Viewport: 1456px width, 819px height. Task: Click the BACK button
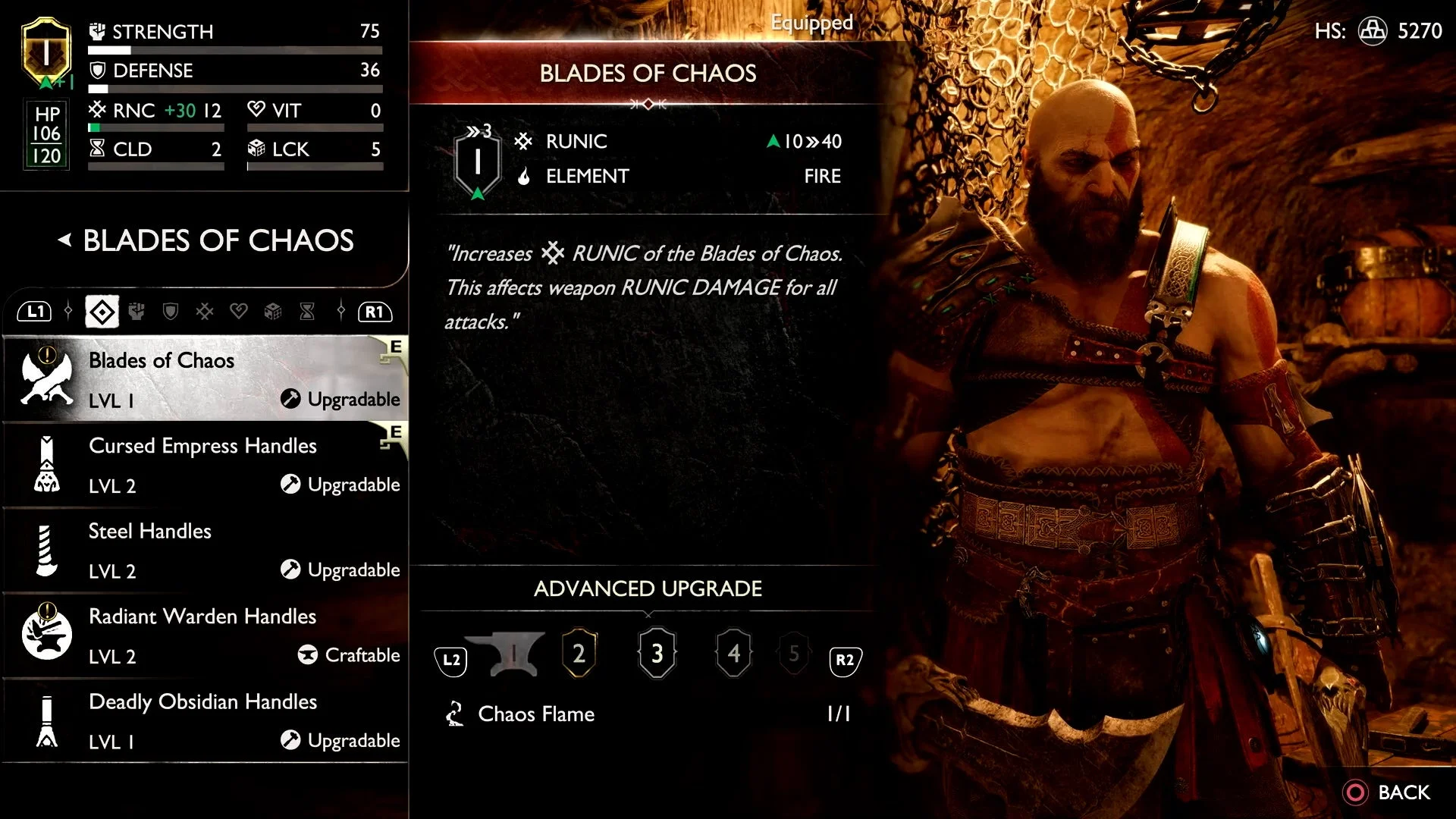click(x=1394, y=792)
